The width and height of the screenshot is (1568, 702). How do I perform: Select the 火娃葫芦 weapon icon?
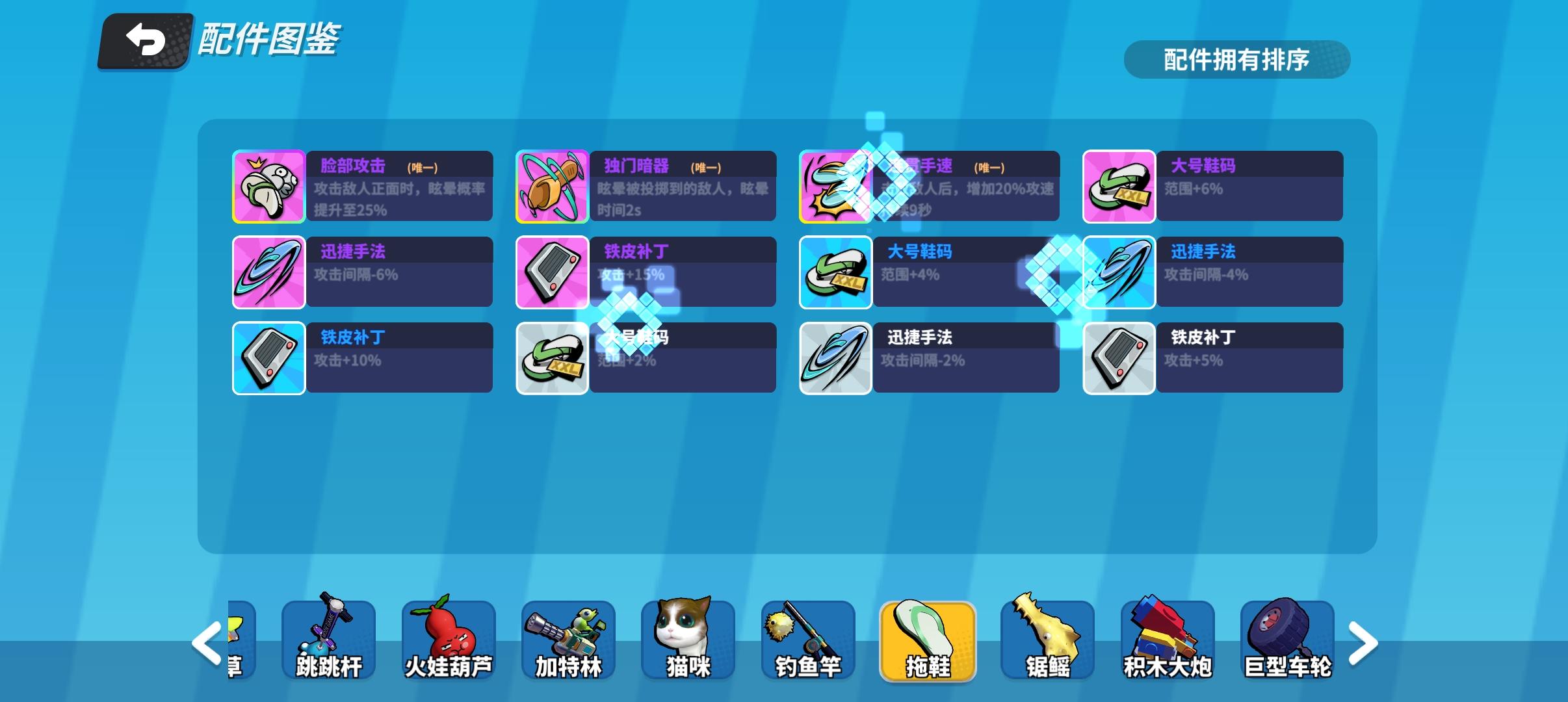[x=447, y=640]
